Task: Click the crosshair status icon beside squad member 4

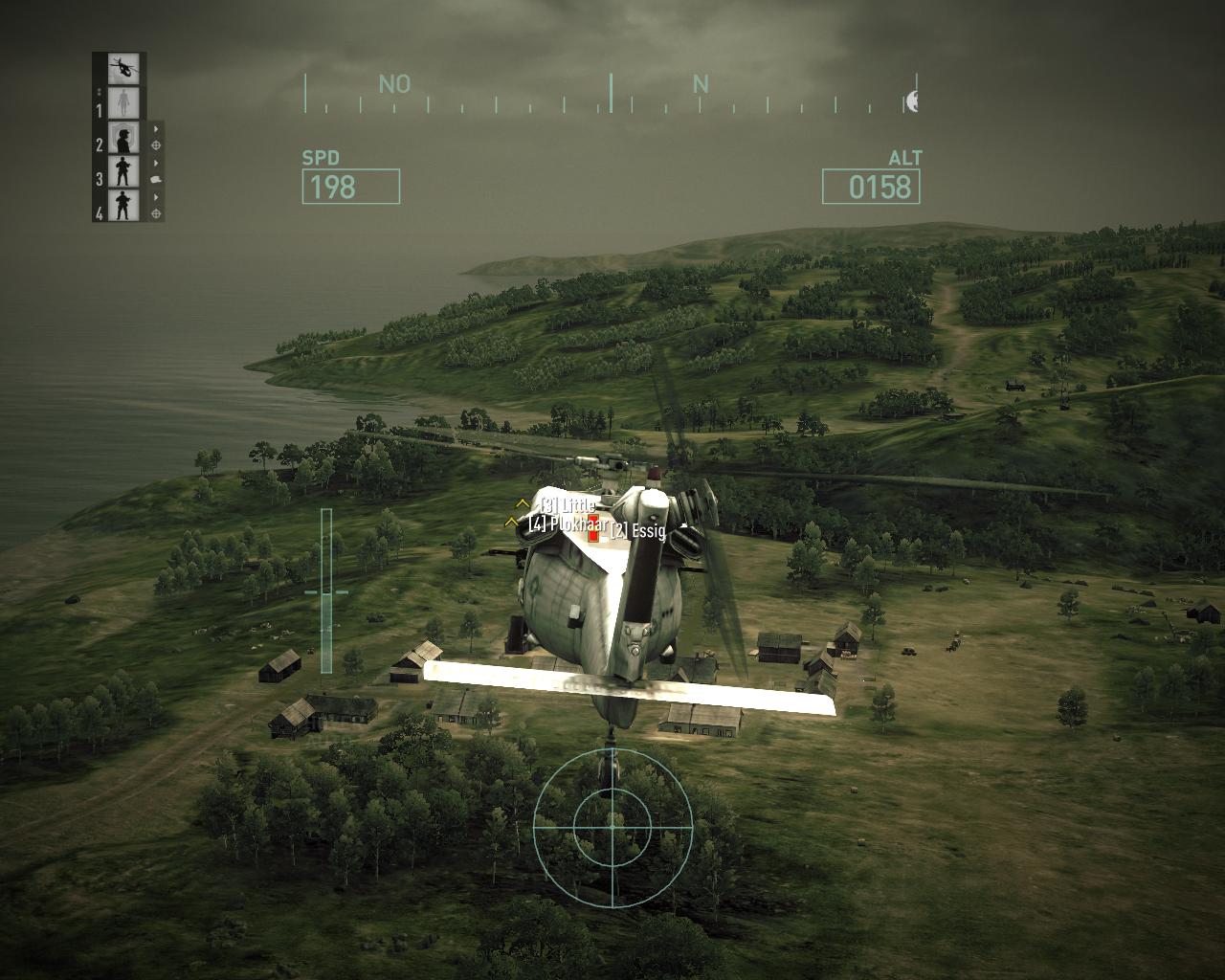Action: point(156,212)
